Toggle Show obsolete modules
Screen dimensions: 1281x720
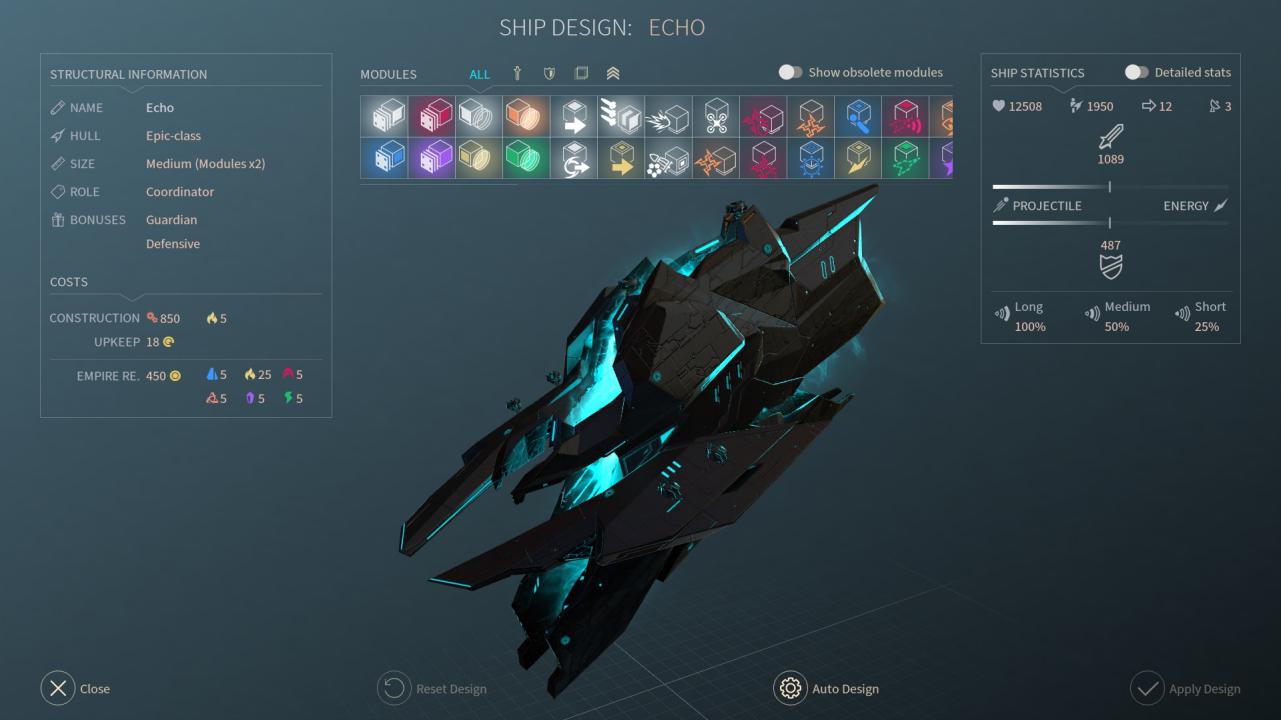(790, 72)
